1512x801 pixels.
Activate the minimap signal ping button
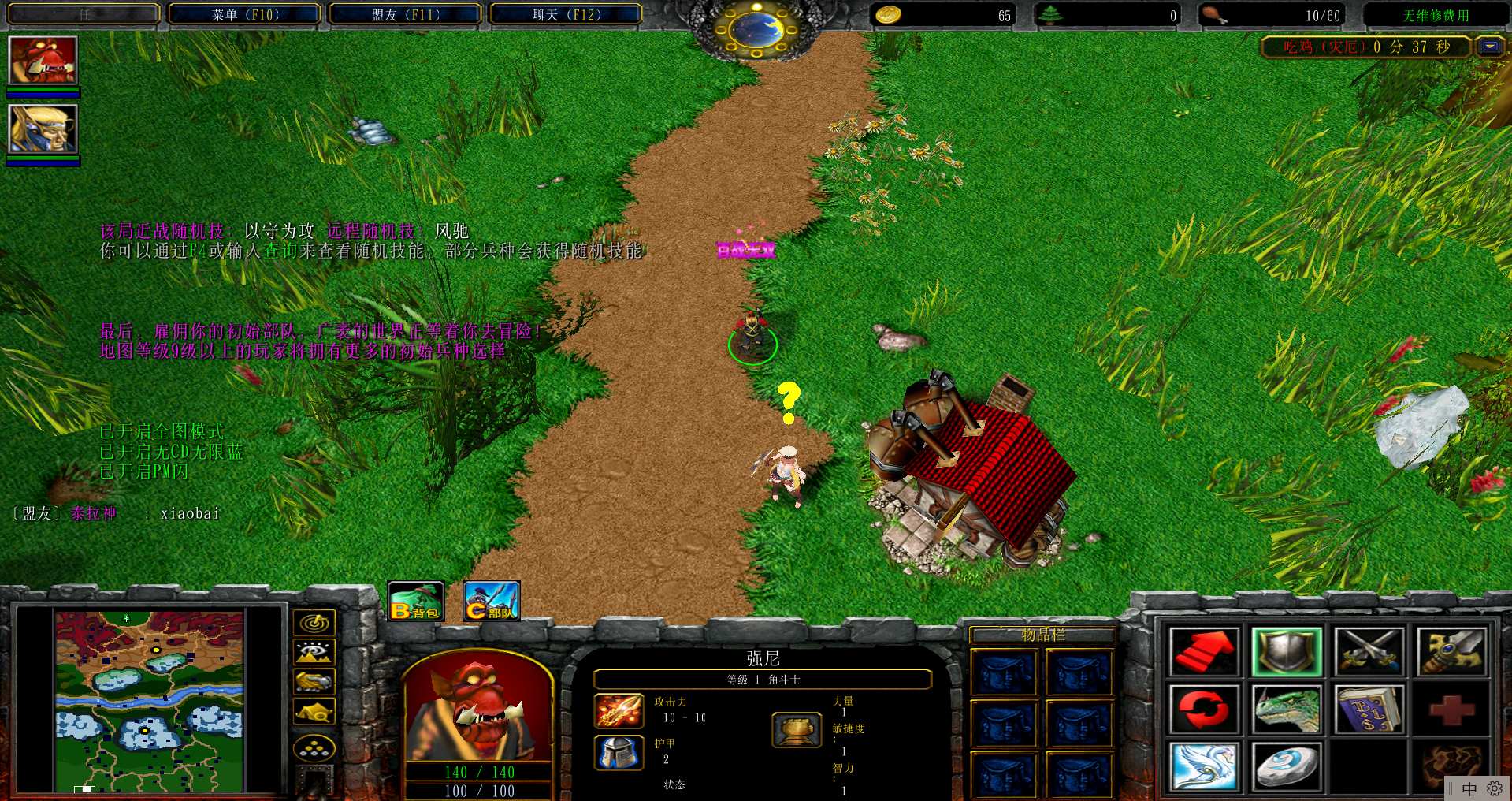pyautogui.click(x=314, y=624)
